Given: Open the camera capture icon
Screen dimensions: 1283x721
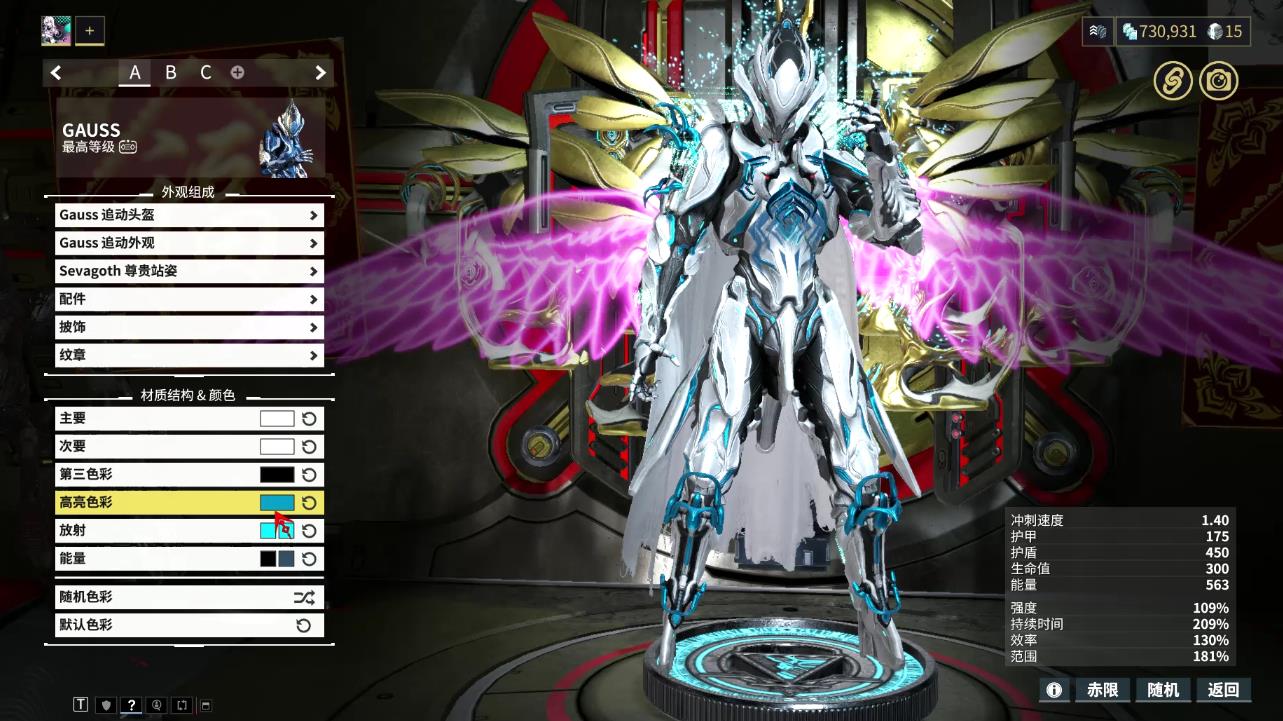Looking at the screenshot, I should tap(1218, 81).
